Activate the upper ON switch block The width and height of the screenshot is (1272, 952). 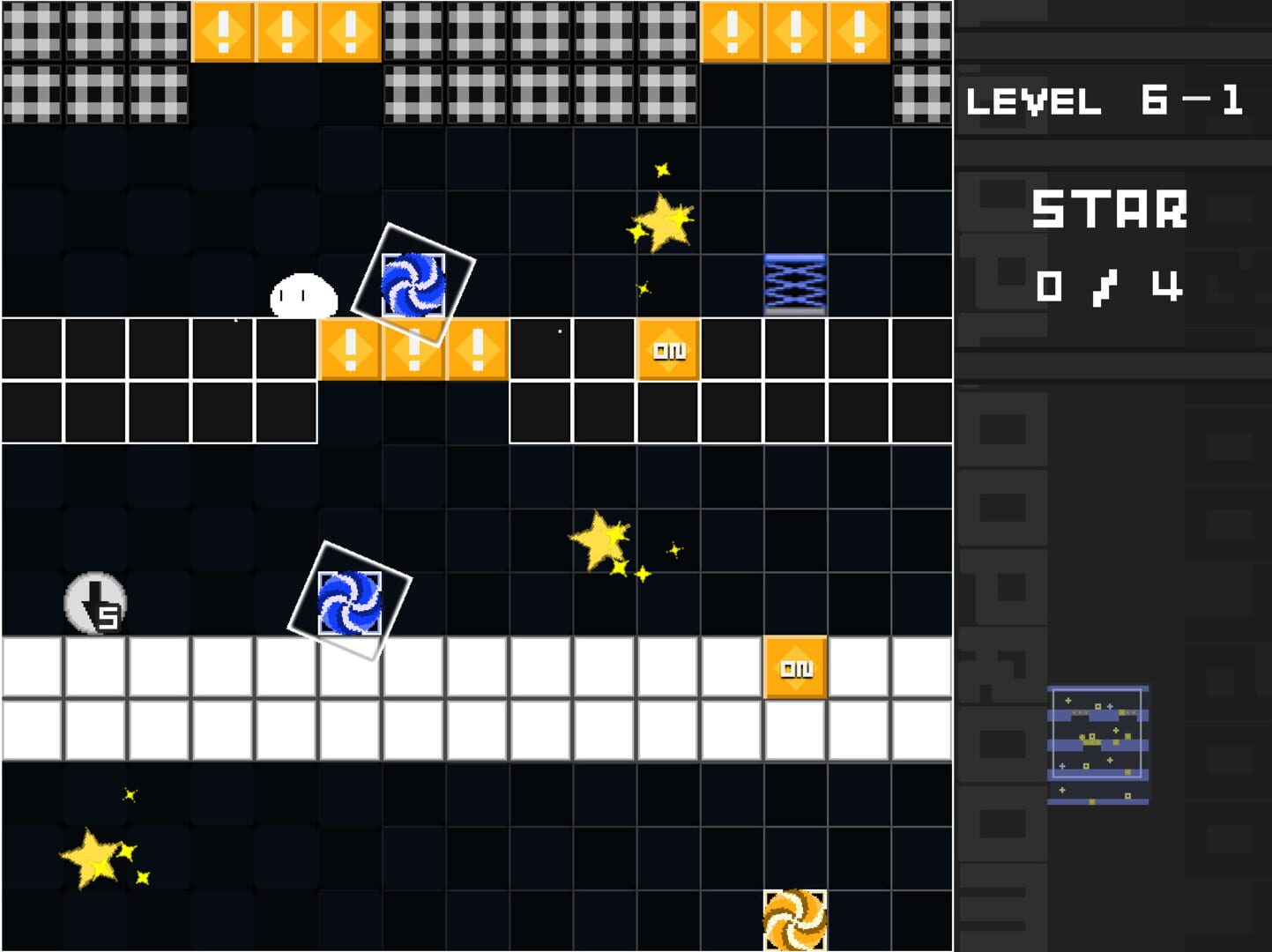666,349
